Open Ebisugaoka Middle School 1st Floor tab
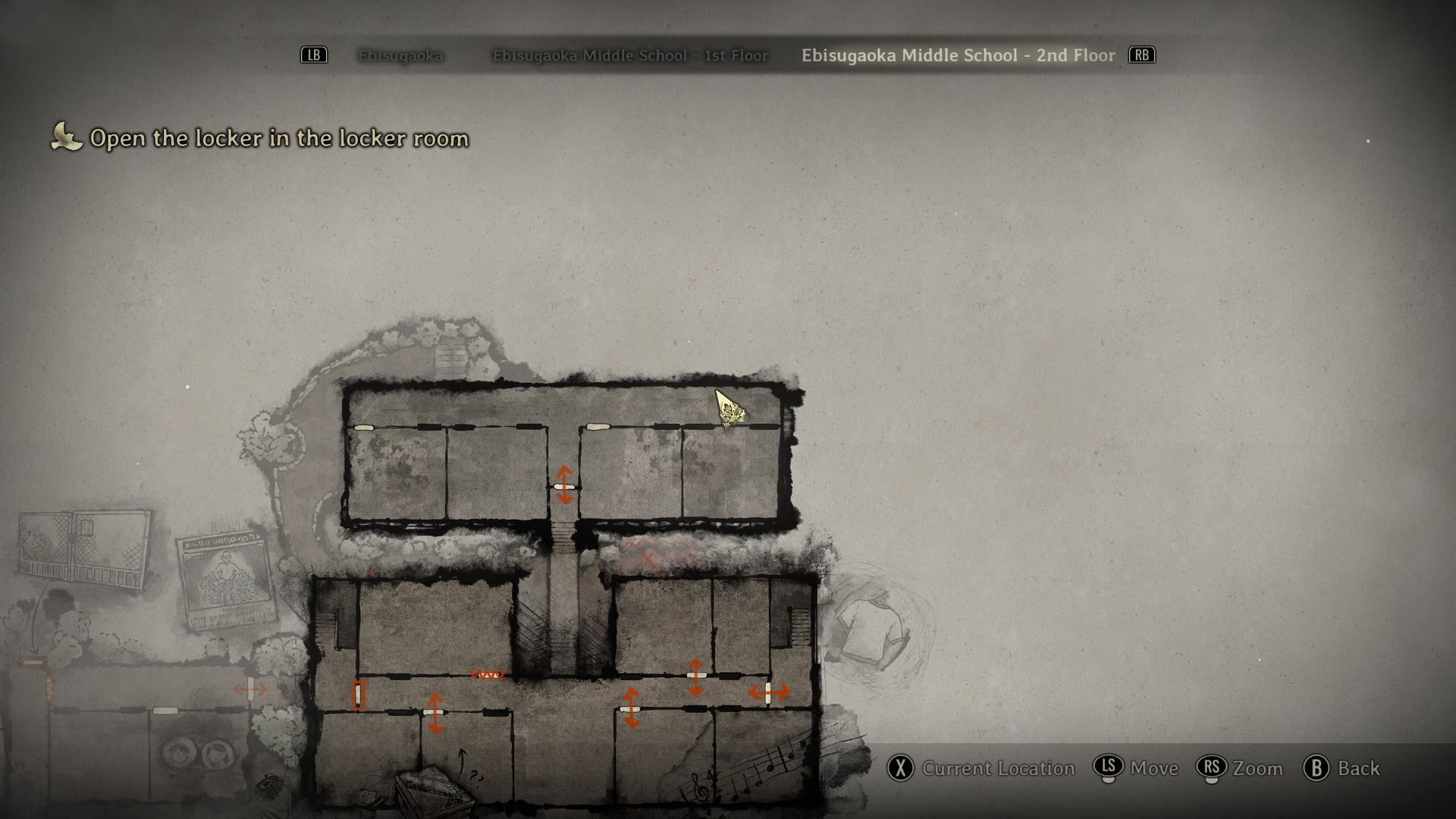This screenshot has height=819, width=1456. click(630, 55)
